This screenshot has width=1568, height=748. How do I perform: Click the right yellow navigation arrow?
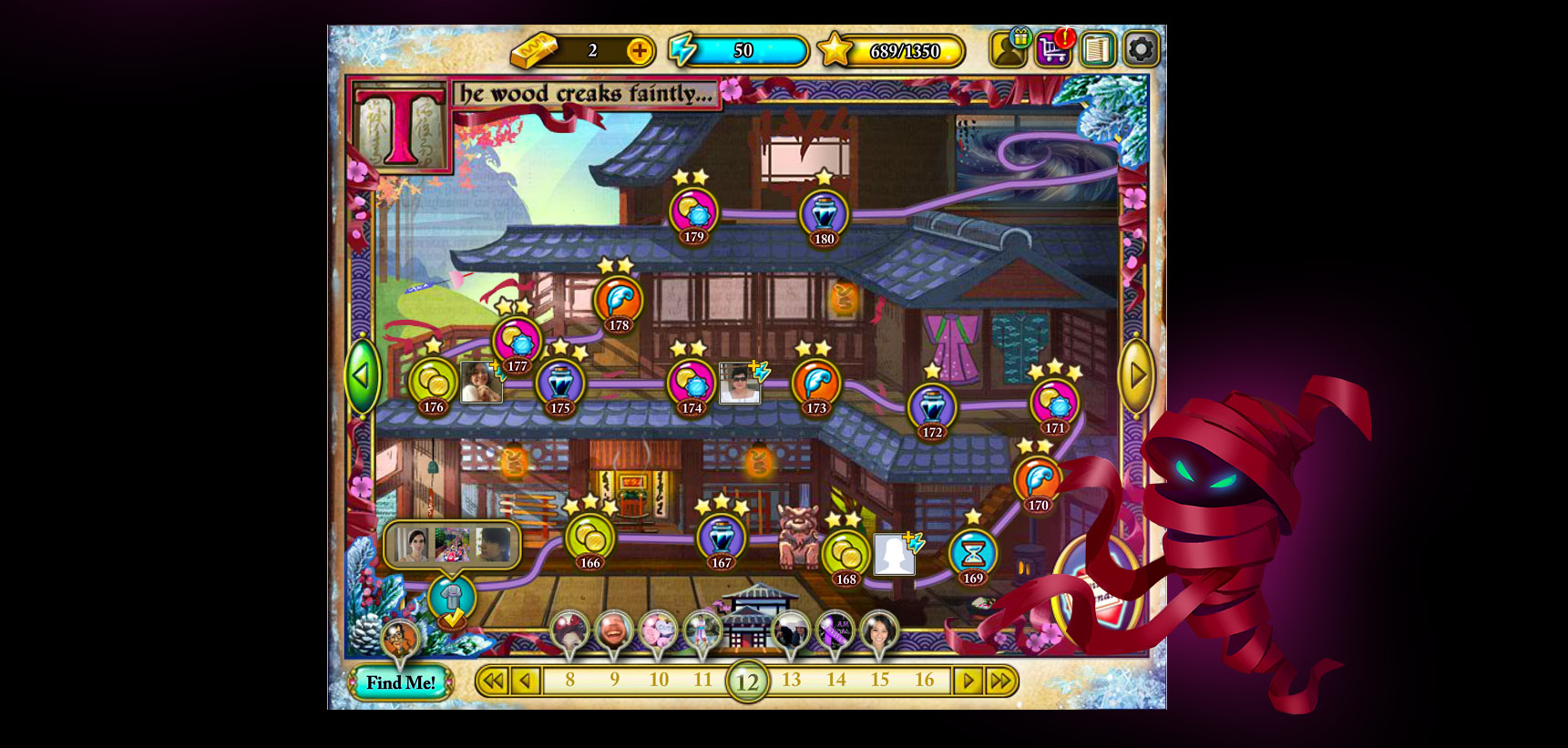pyautogui.click(x=1135, y=376)
